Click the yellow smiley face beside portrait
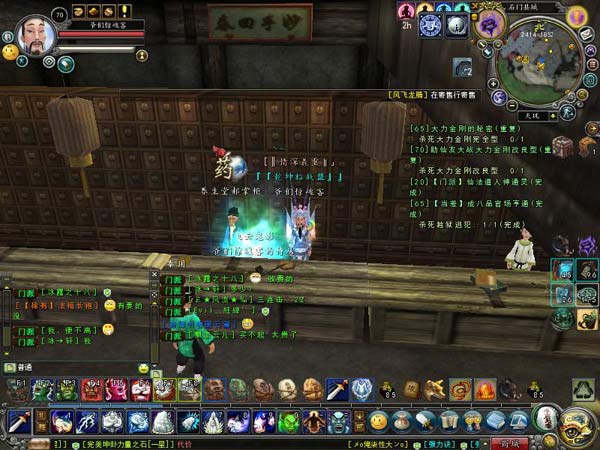This screenshot has height=450, width=600. pyautogui.click(x=9, y=50)
